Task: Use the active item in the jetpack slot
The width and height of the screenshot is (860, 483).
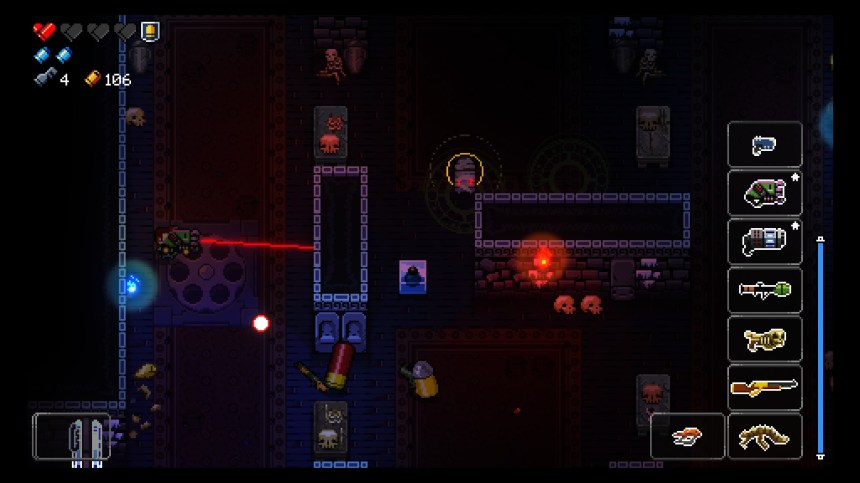Action: [x=71, y=436]
